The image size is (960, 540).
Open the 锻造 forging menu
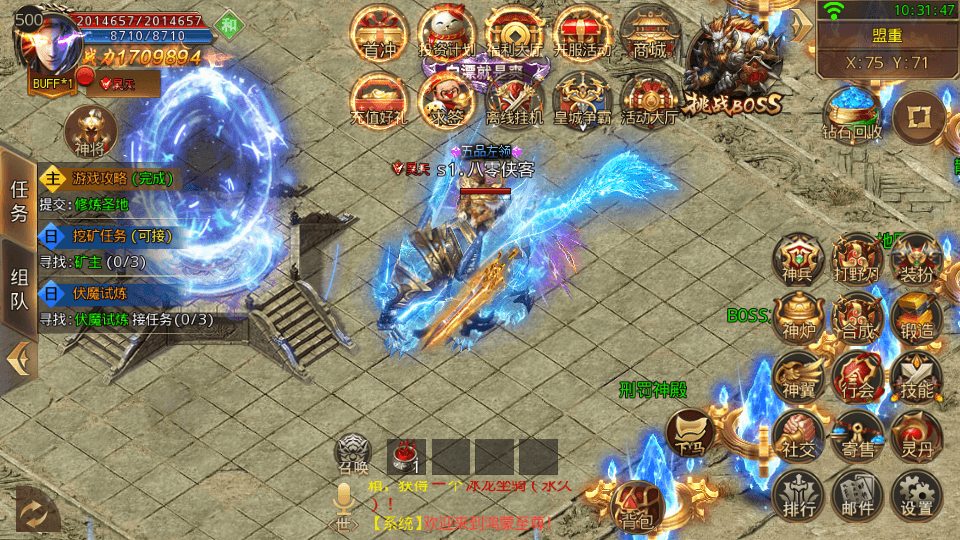[915, 316]
